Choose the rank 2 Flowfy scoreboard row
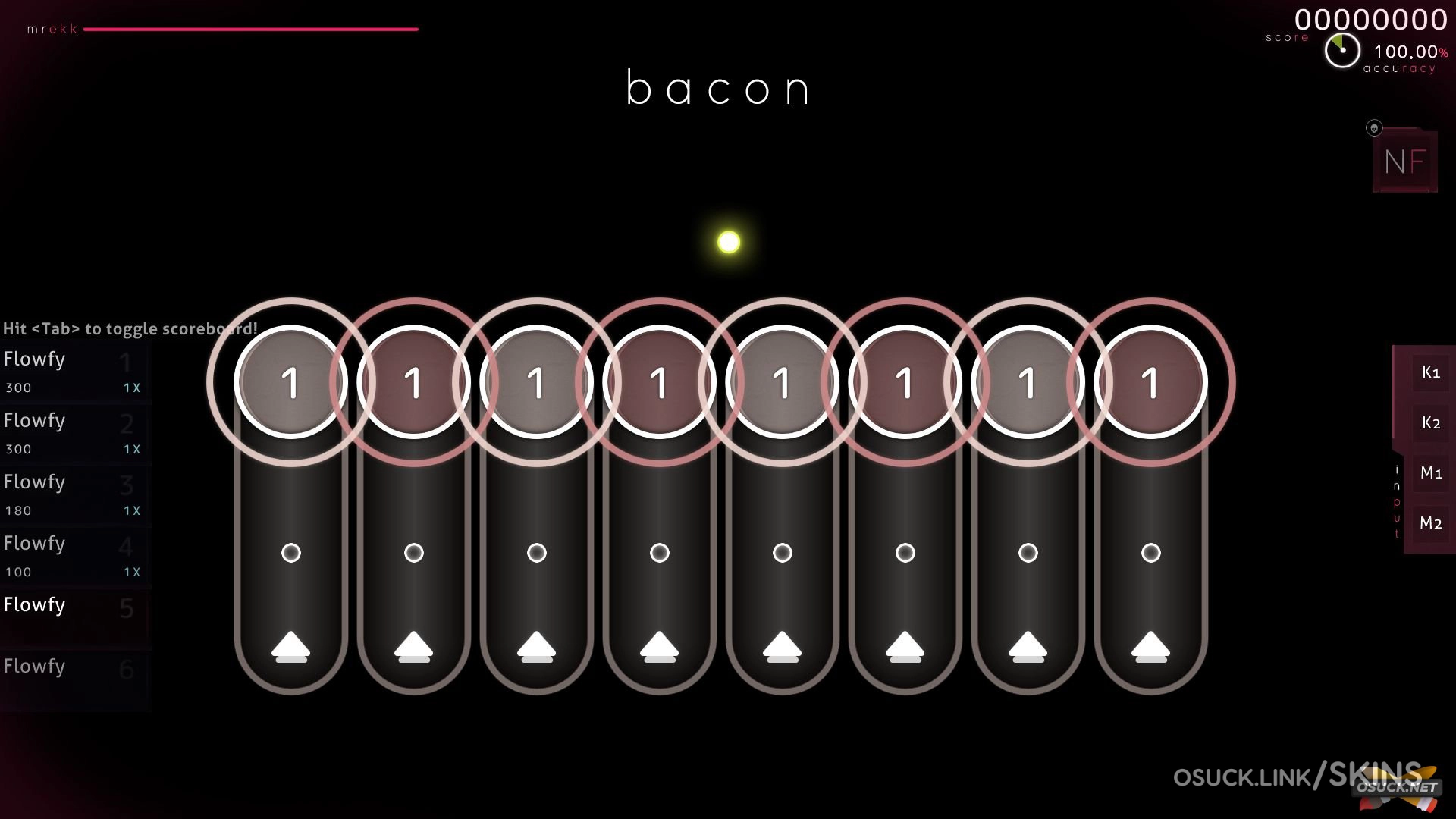This screenshot has height=819, width=1456. pos(74,433)
